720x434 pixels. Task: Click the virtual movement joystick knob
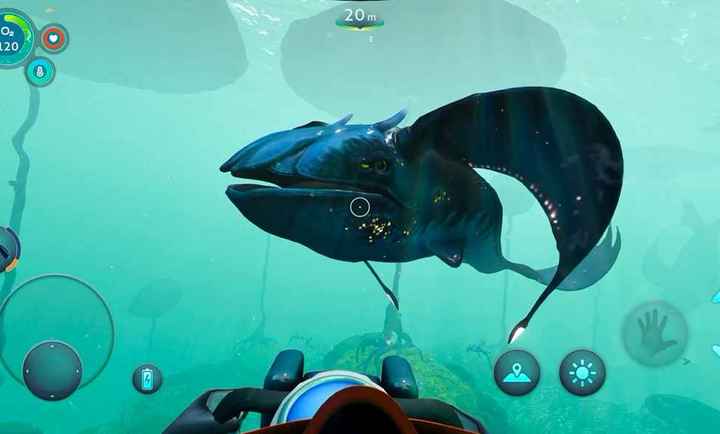click(52, 370)
